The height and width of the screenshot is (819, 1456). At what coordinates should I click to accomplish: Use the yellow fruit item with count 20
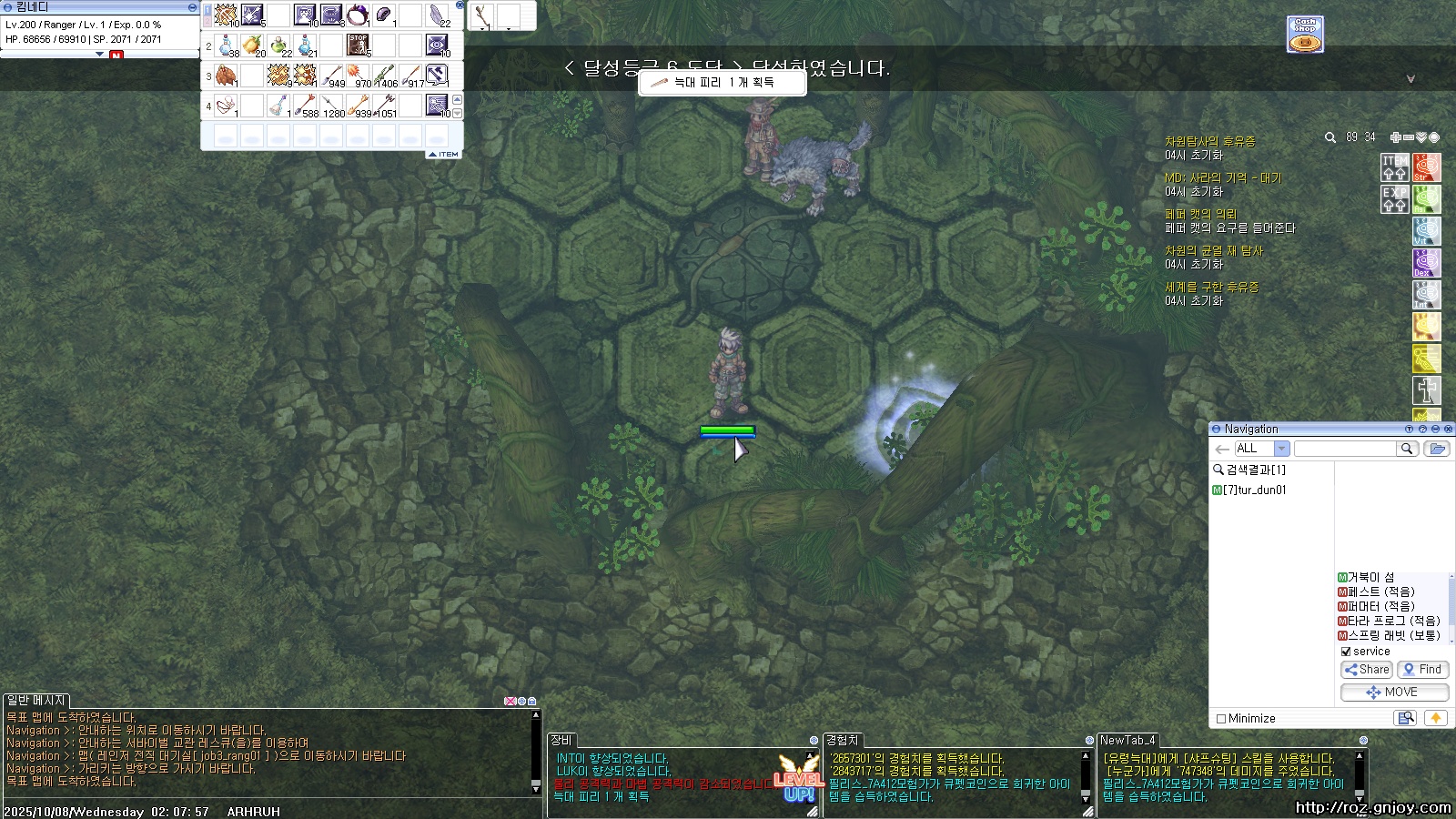pos(253,45)
